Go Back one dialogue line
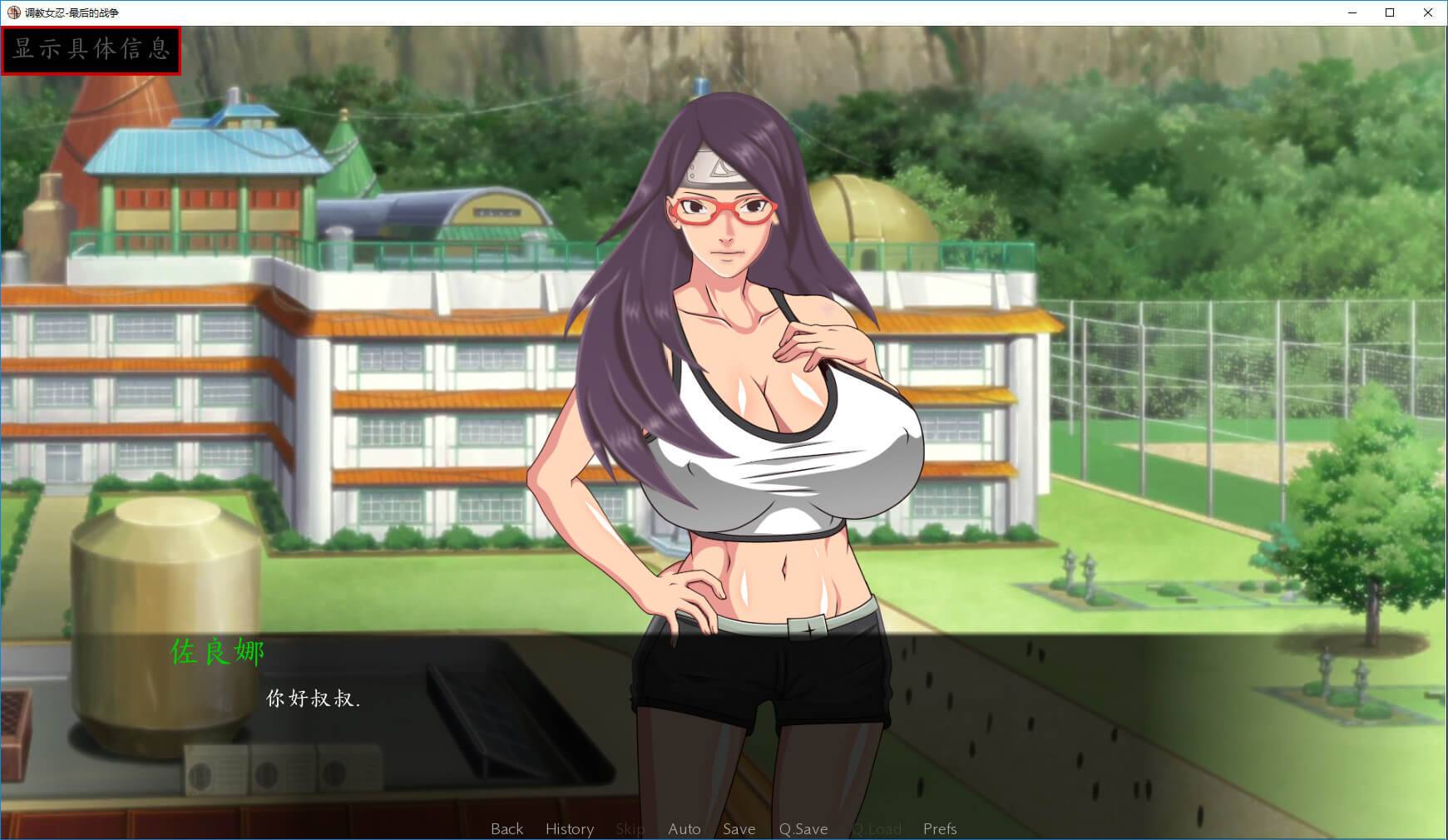This screenshot has height=840, width=1448. coord(507,828)
